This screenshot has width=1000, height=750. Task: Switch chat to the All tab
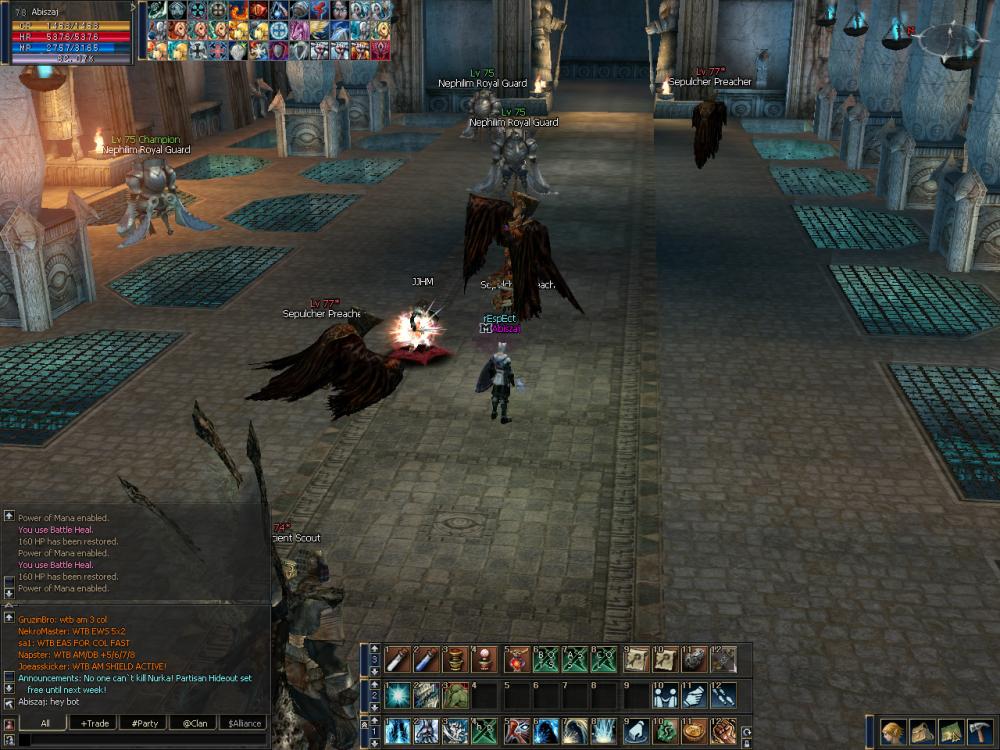[x=46, y=723]
